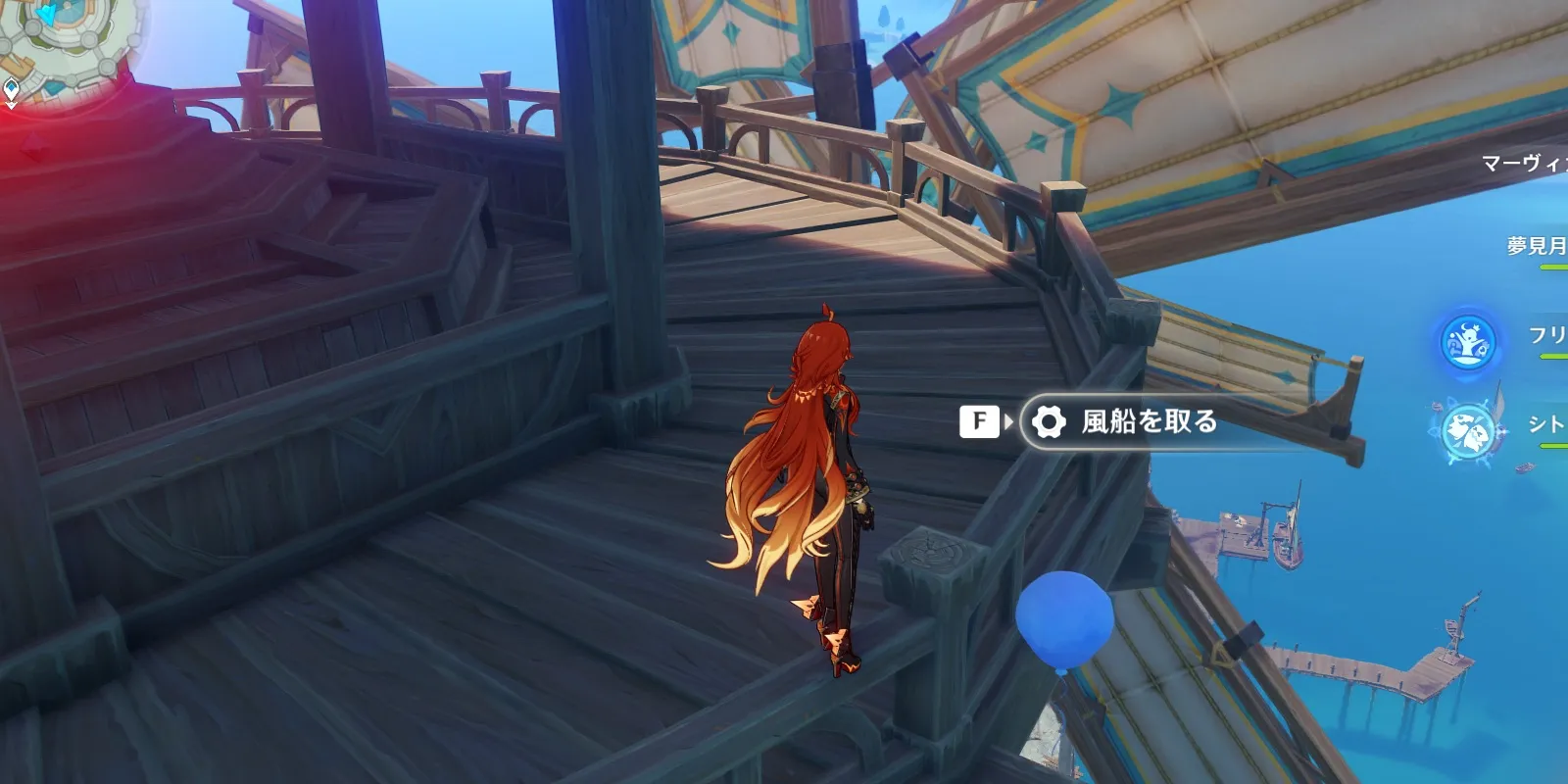1568x784 pixels.
Task: Click the waypoint pin marker below the minimap
Action: coord(11,88)
